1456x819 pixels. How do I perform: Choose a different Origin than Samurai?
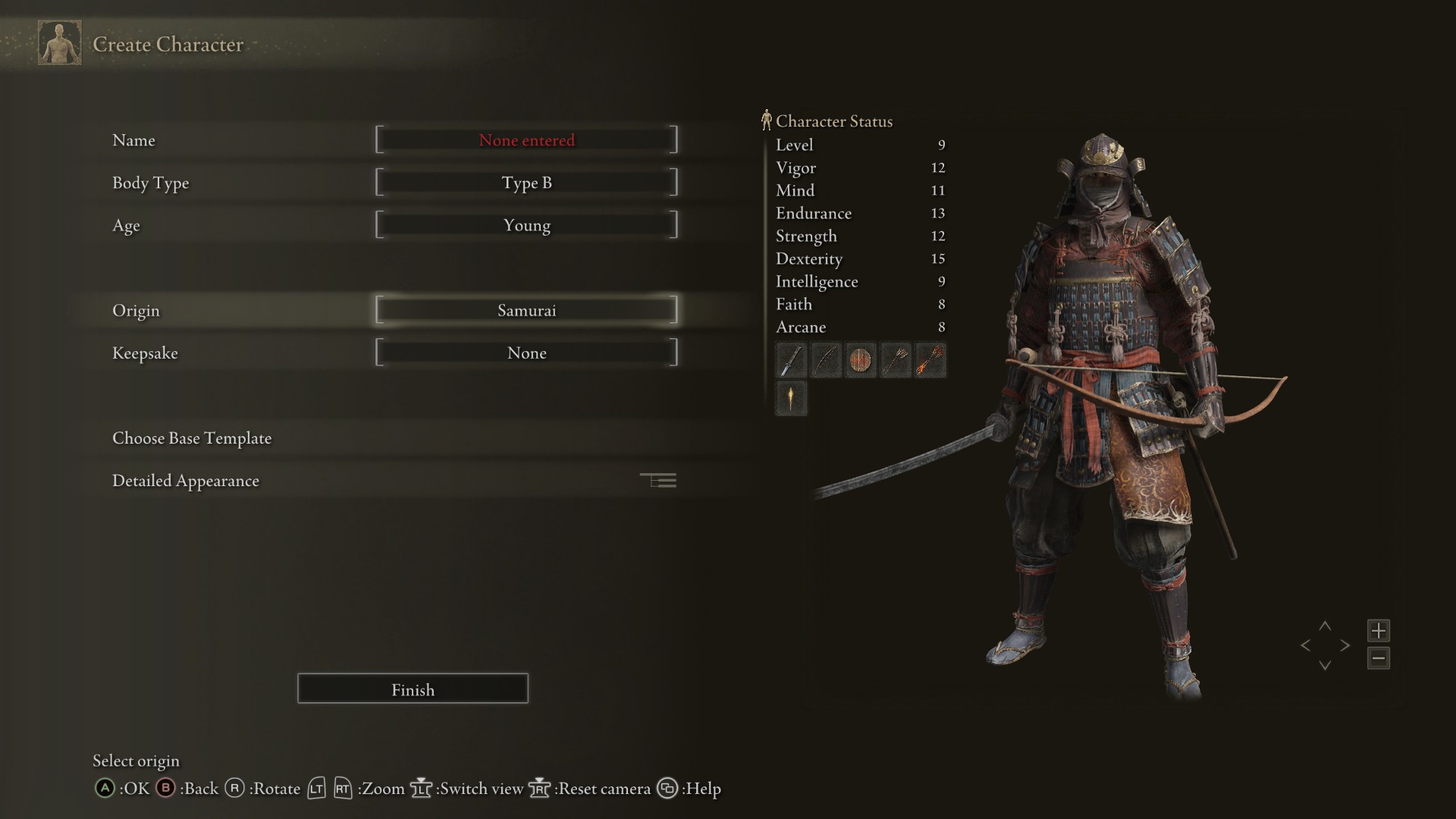coord(526,310)
